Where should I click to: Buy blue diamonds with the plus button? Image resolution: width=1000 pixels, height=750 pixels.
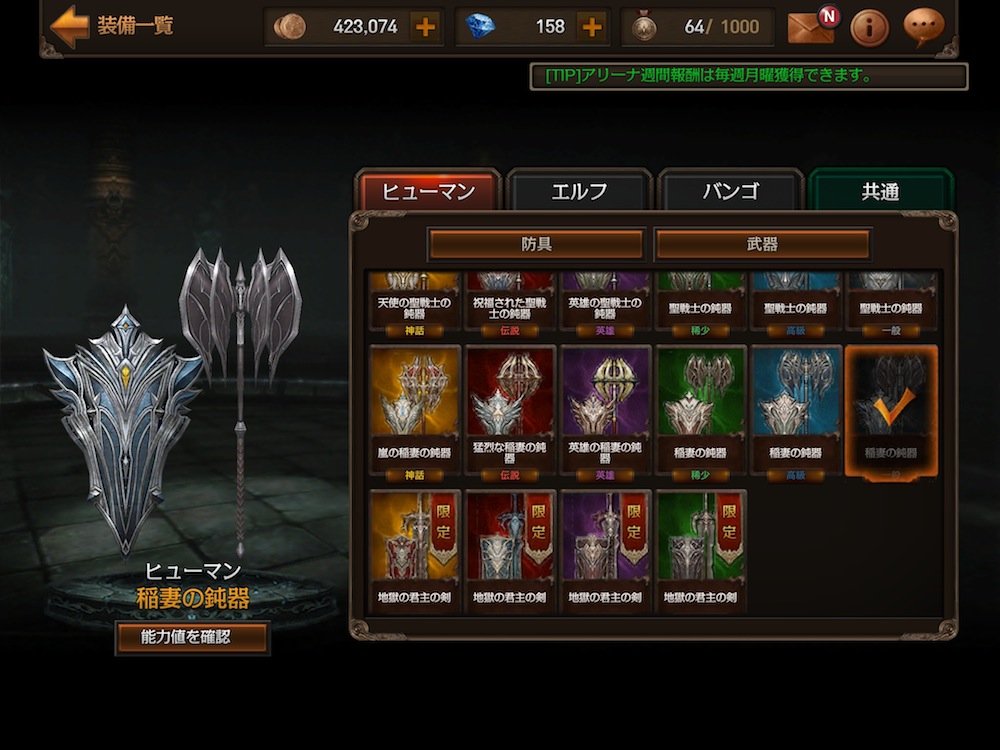(592, 27)
